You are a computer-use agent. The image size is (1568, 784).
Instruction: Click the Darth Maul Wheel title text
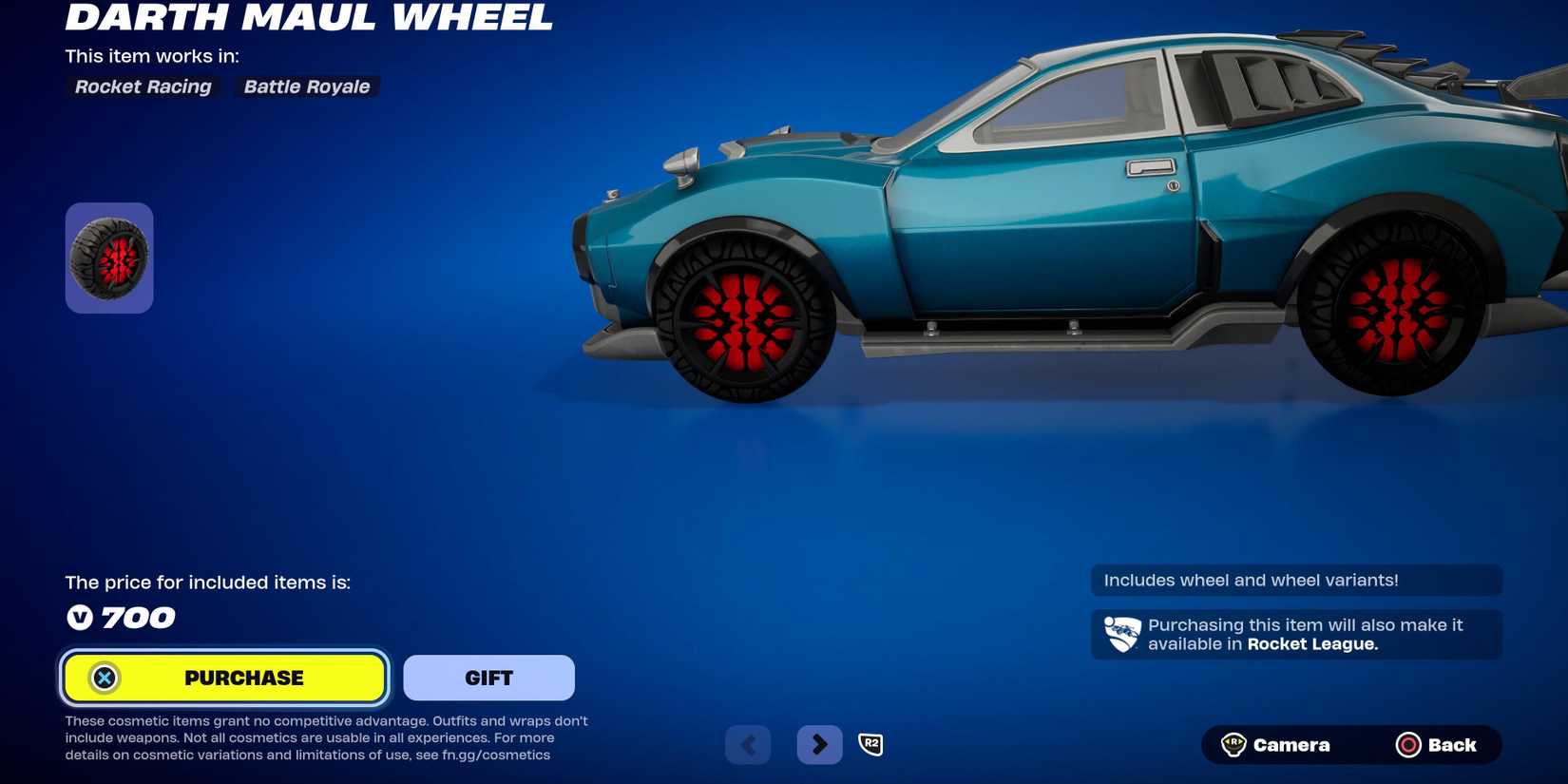(309, 17)
